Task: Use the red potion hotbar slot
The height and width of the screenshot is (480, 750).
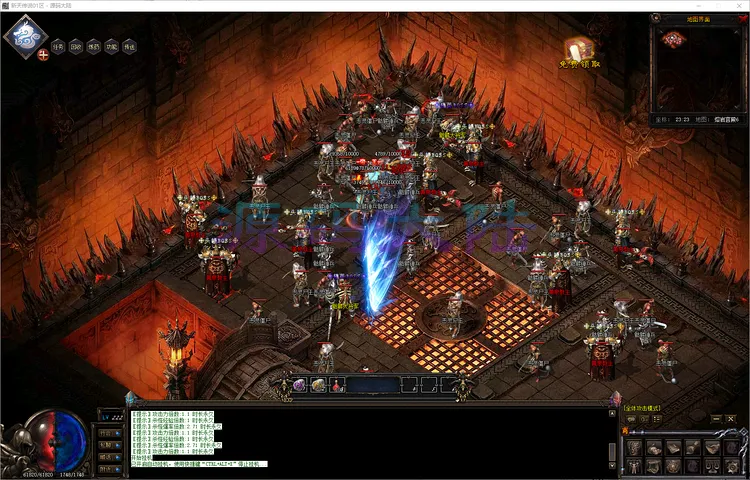Action: coord(338,385)
